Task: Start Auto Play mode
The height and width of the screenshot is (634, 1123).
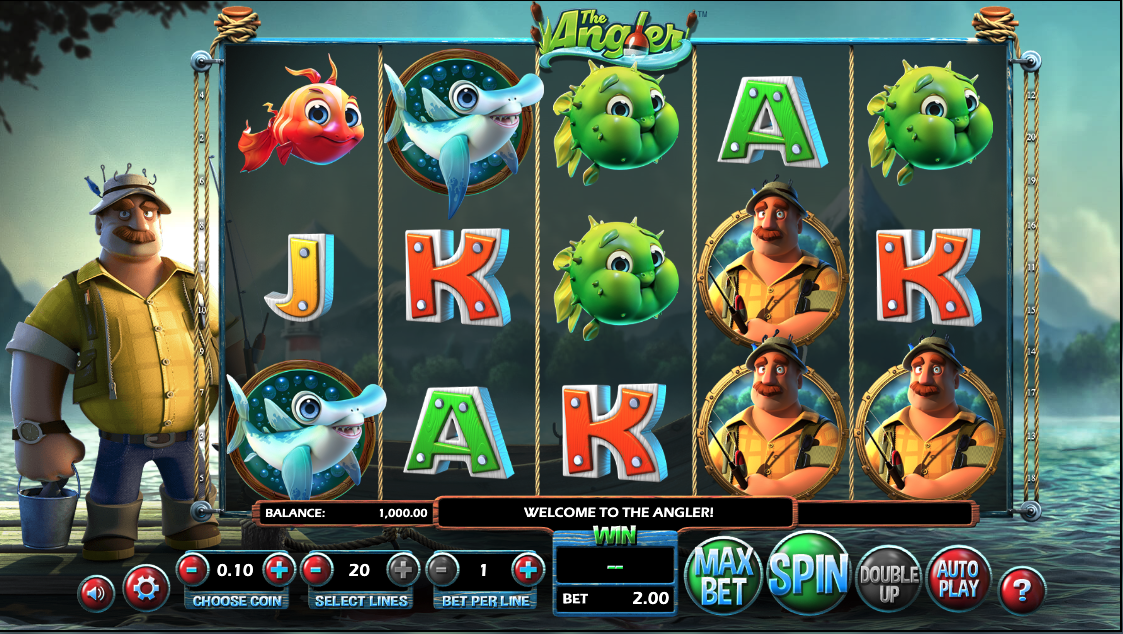Action: (958, 577)
